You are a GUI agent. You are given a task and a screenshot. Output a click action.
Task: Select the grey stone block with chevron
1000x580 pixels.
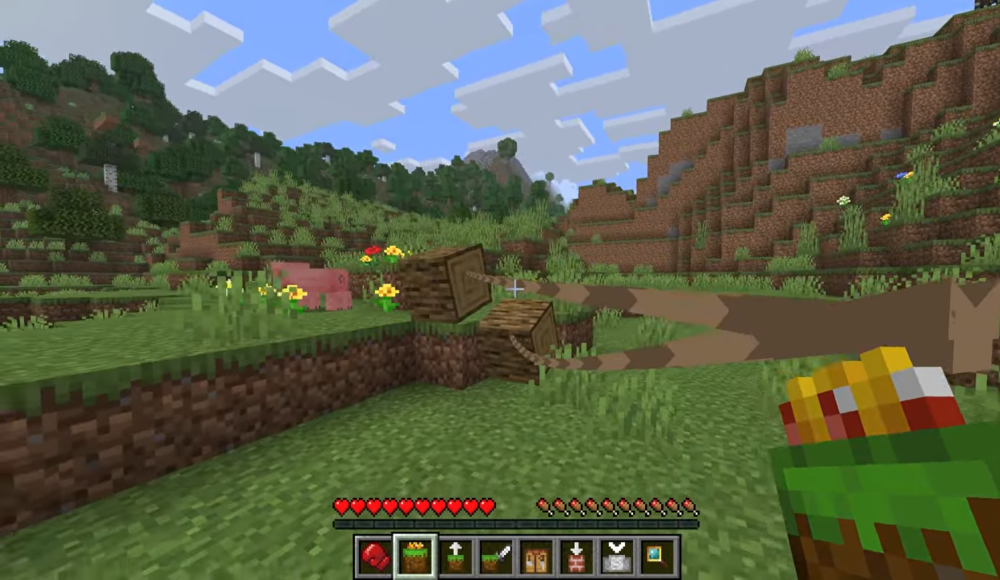point(618,555)
